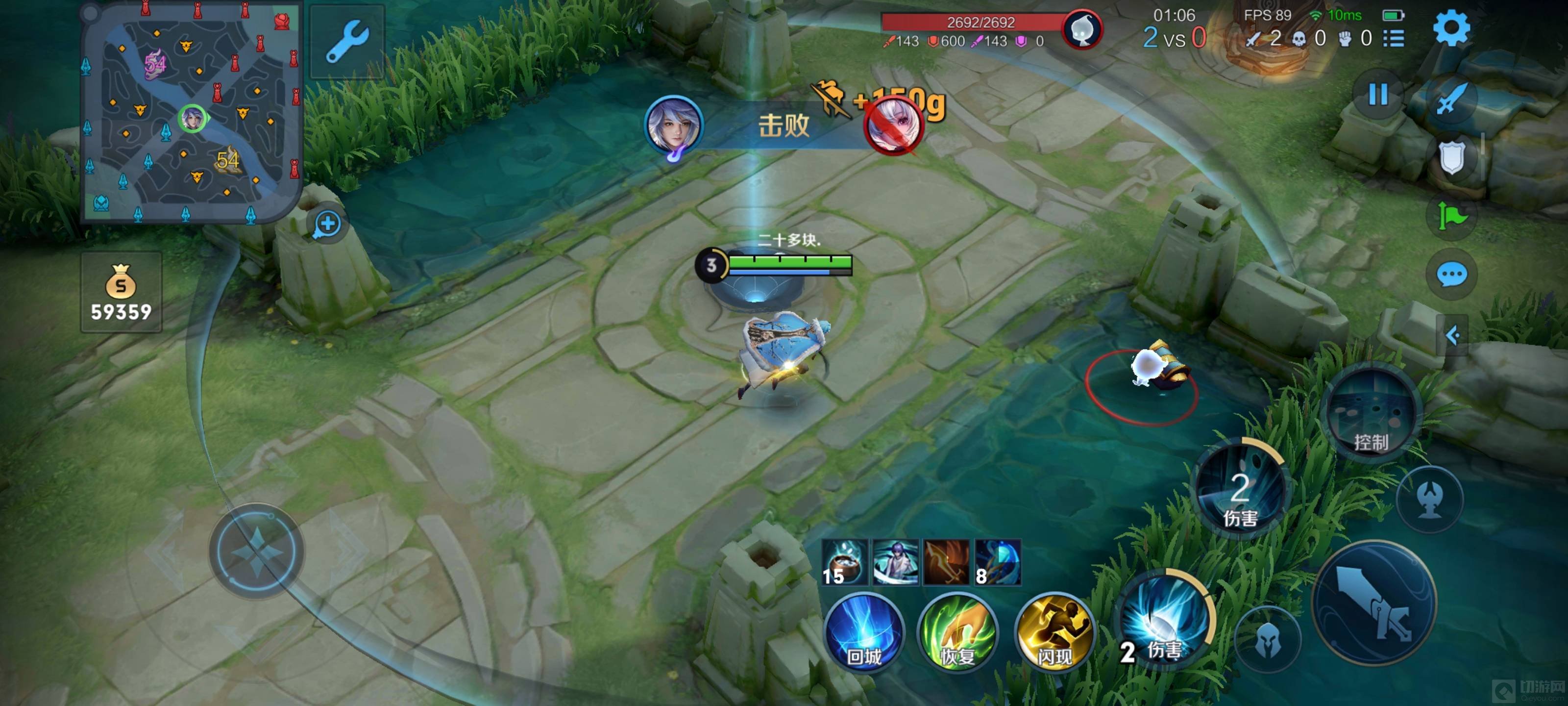Target minions with the helmet attack button

(1268, 640)
